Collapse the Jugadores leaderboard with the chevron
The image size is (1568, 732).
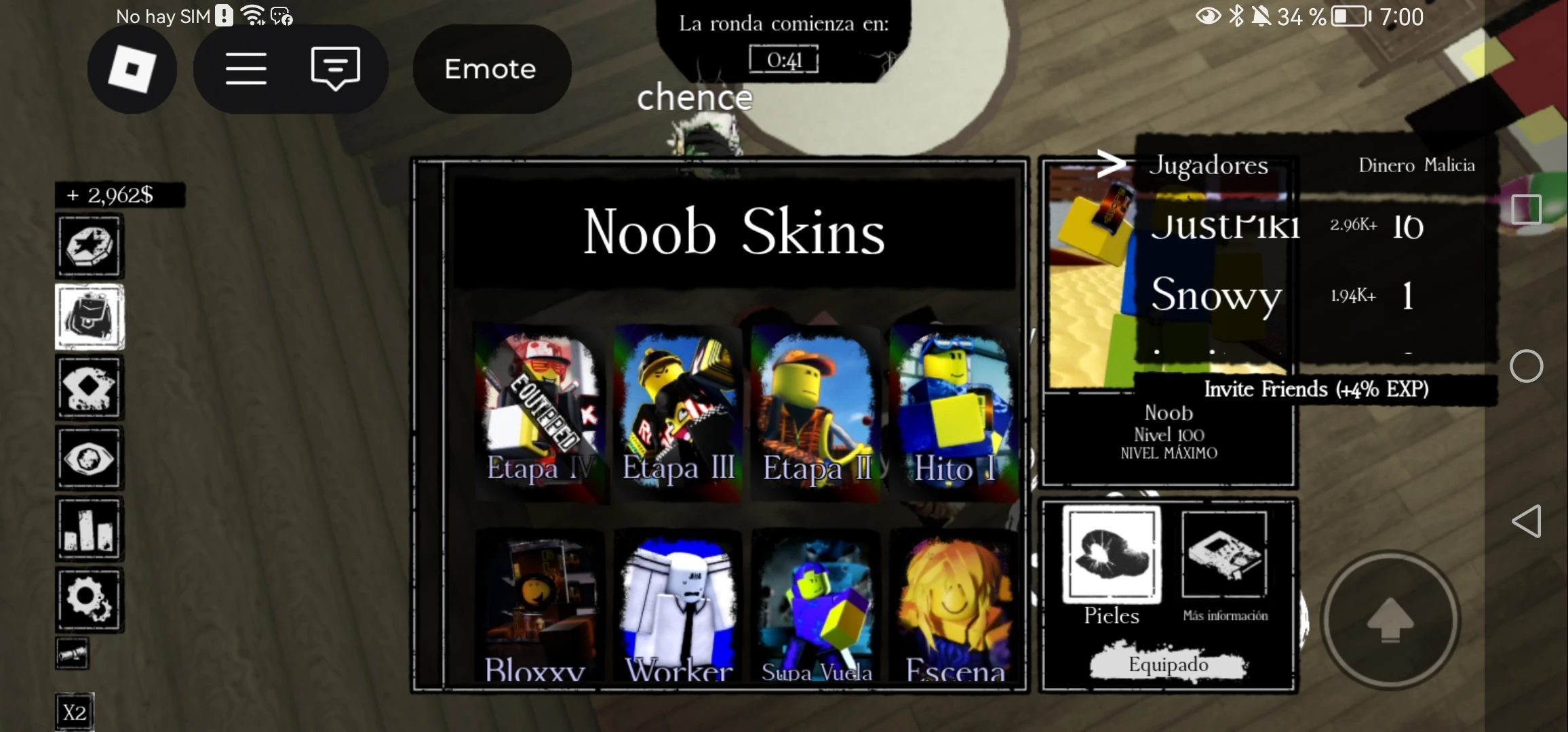point(1113,163)
